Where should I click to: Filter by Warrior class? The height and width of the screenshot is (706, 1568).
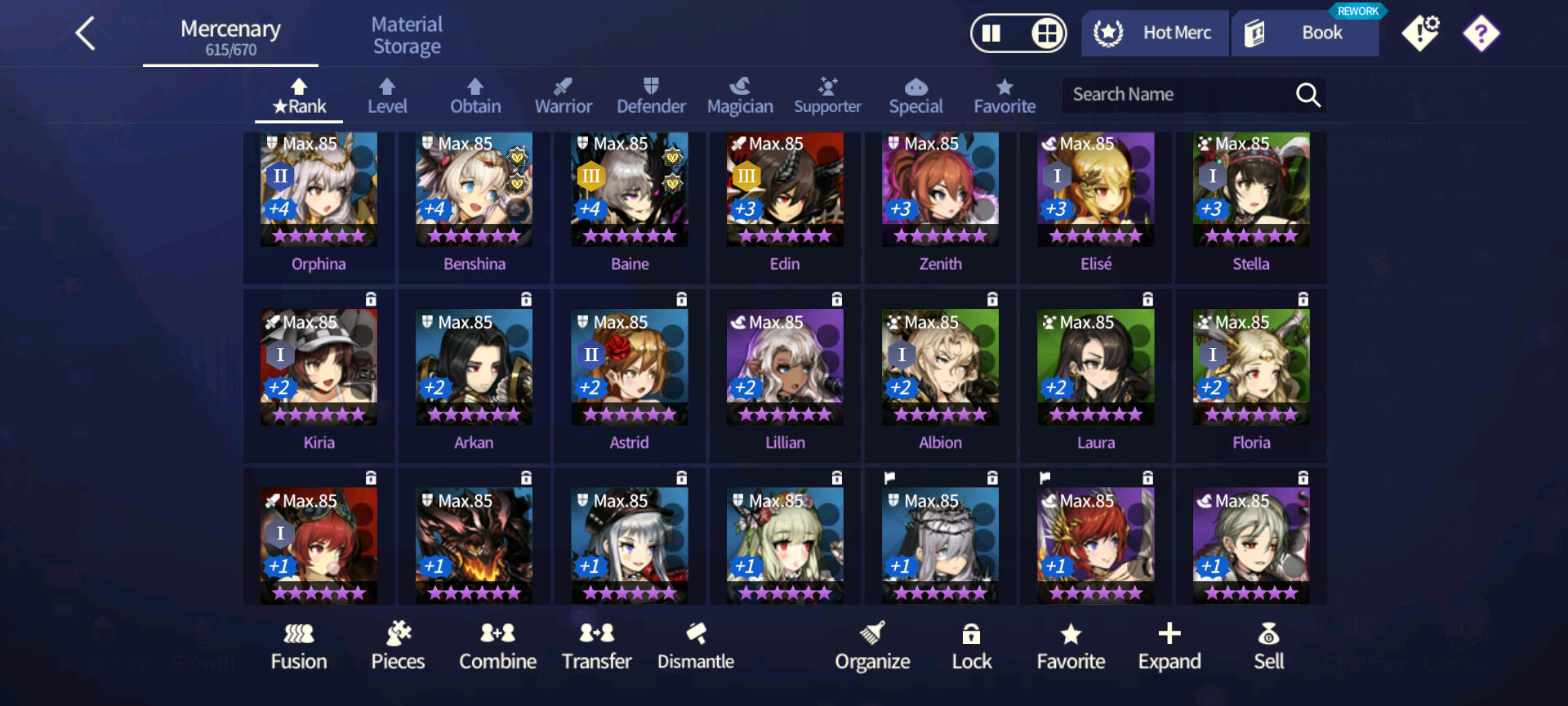(x=563, y=96)
